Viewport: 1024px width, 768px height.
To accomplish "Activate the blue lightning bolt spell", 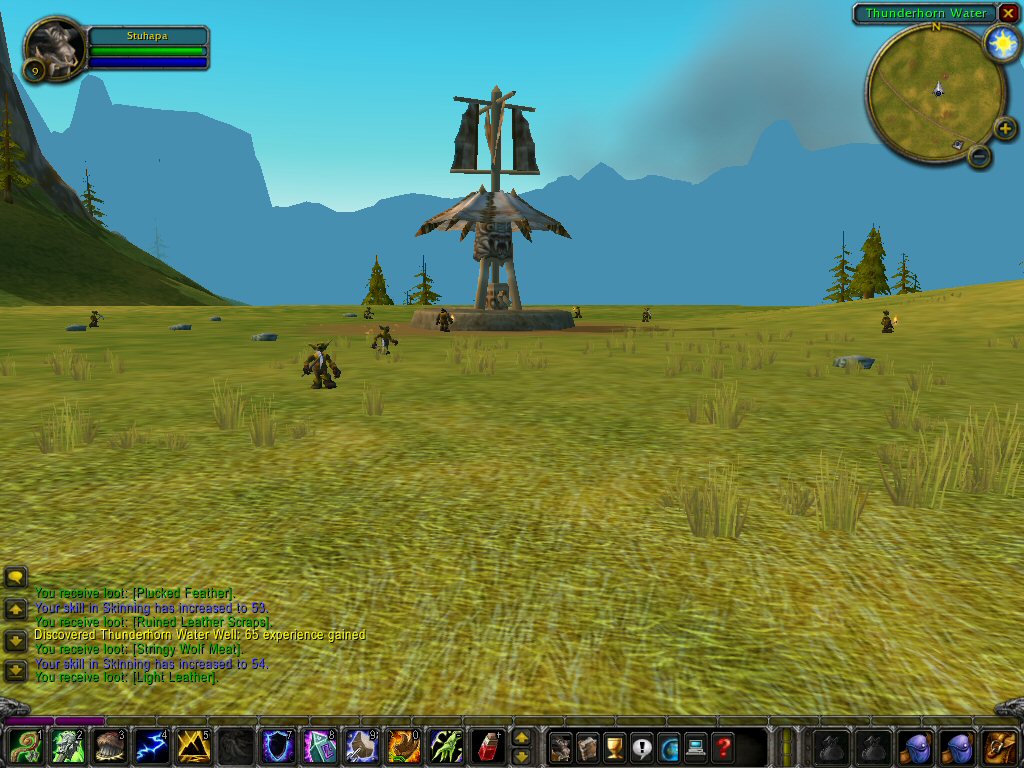I will (151, 746).
